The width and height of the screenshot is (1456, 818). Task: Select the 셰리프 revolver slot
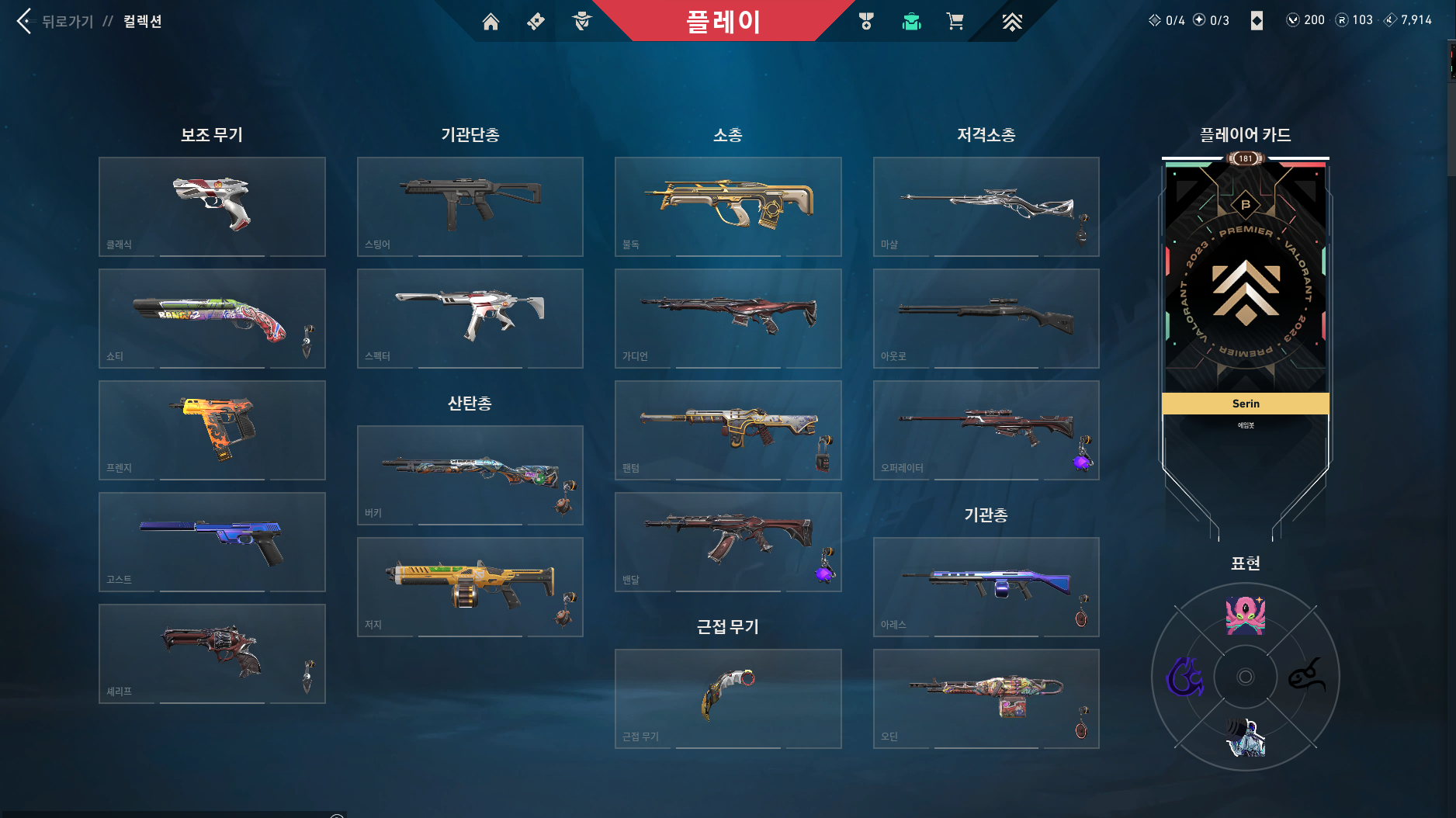[x=212, y=653]
